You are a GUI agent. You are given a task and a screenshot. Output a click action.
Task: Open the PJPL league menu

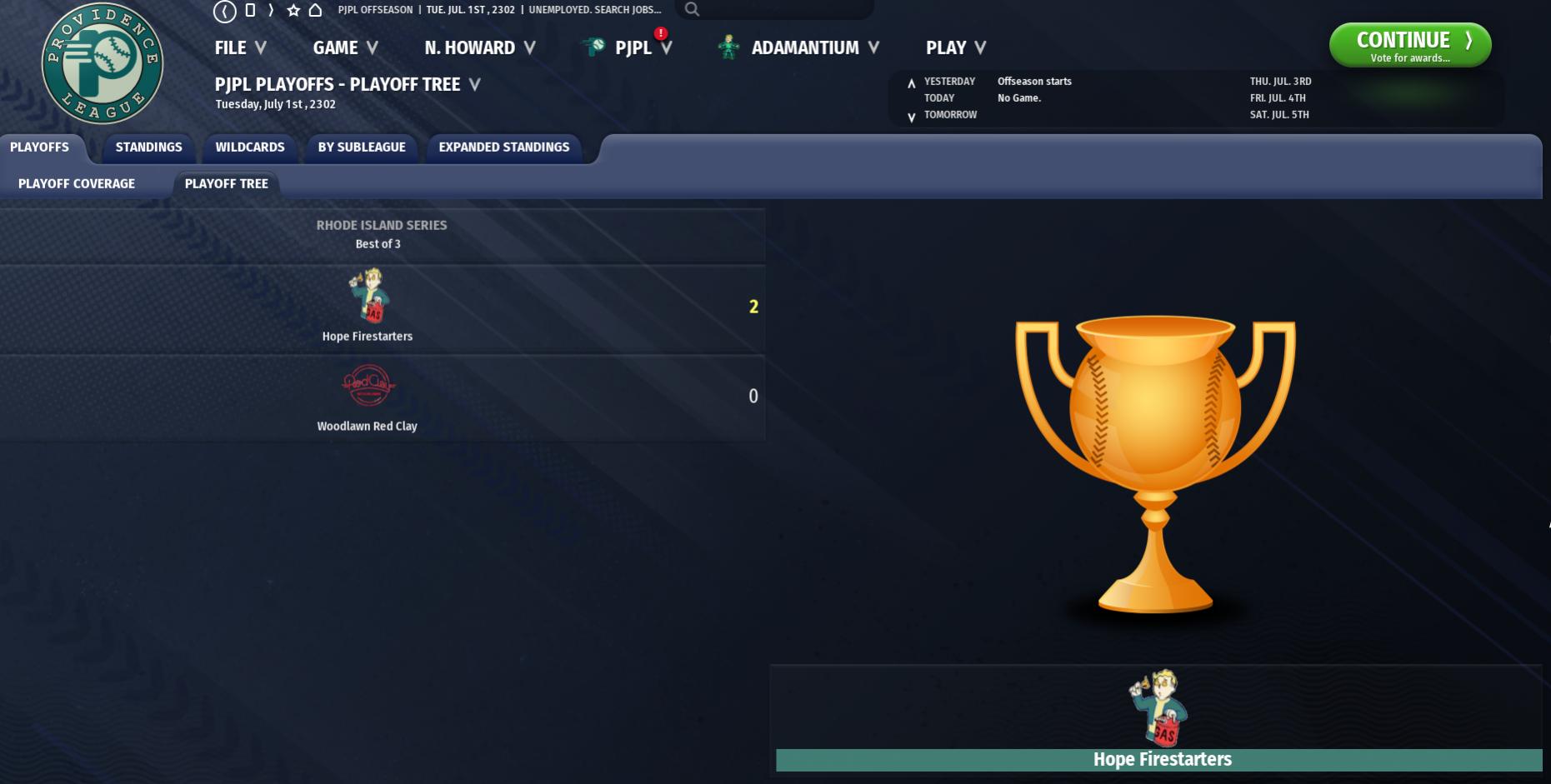coord(633,48)
